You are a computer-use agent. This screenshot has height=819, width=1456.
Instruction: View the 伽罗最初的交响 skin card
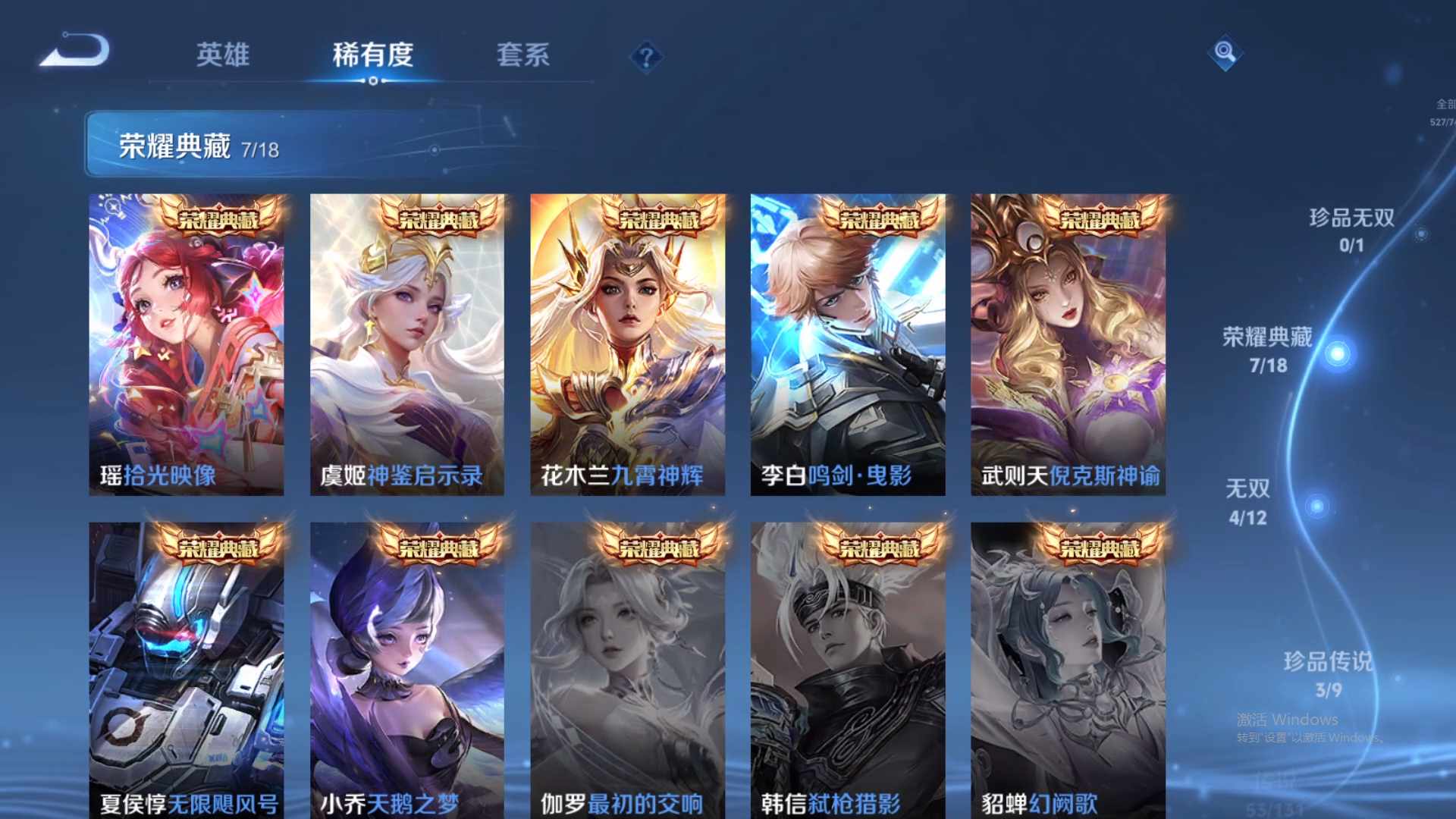pos(628,667)
